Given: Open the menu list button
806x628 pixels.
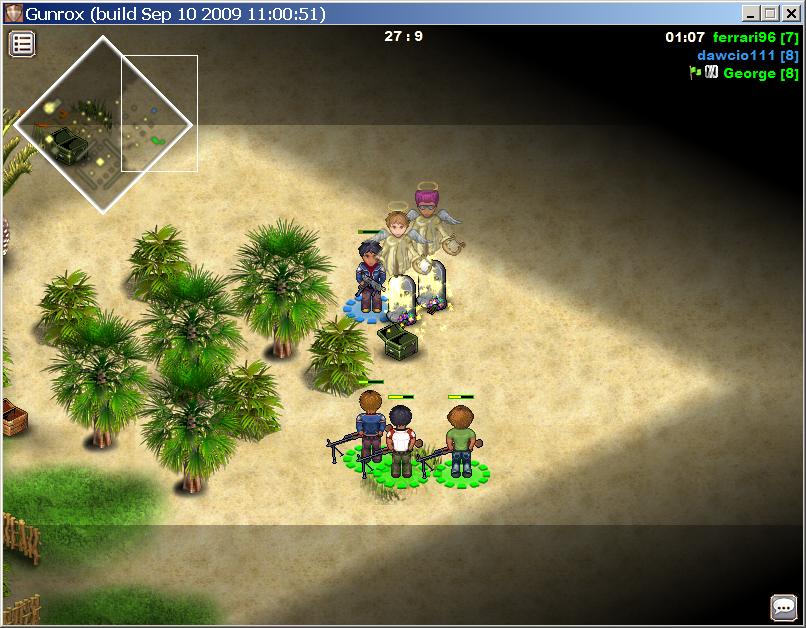Looking at the screenshot, I should click(23, 43).
